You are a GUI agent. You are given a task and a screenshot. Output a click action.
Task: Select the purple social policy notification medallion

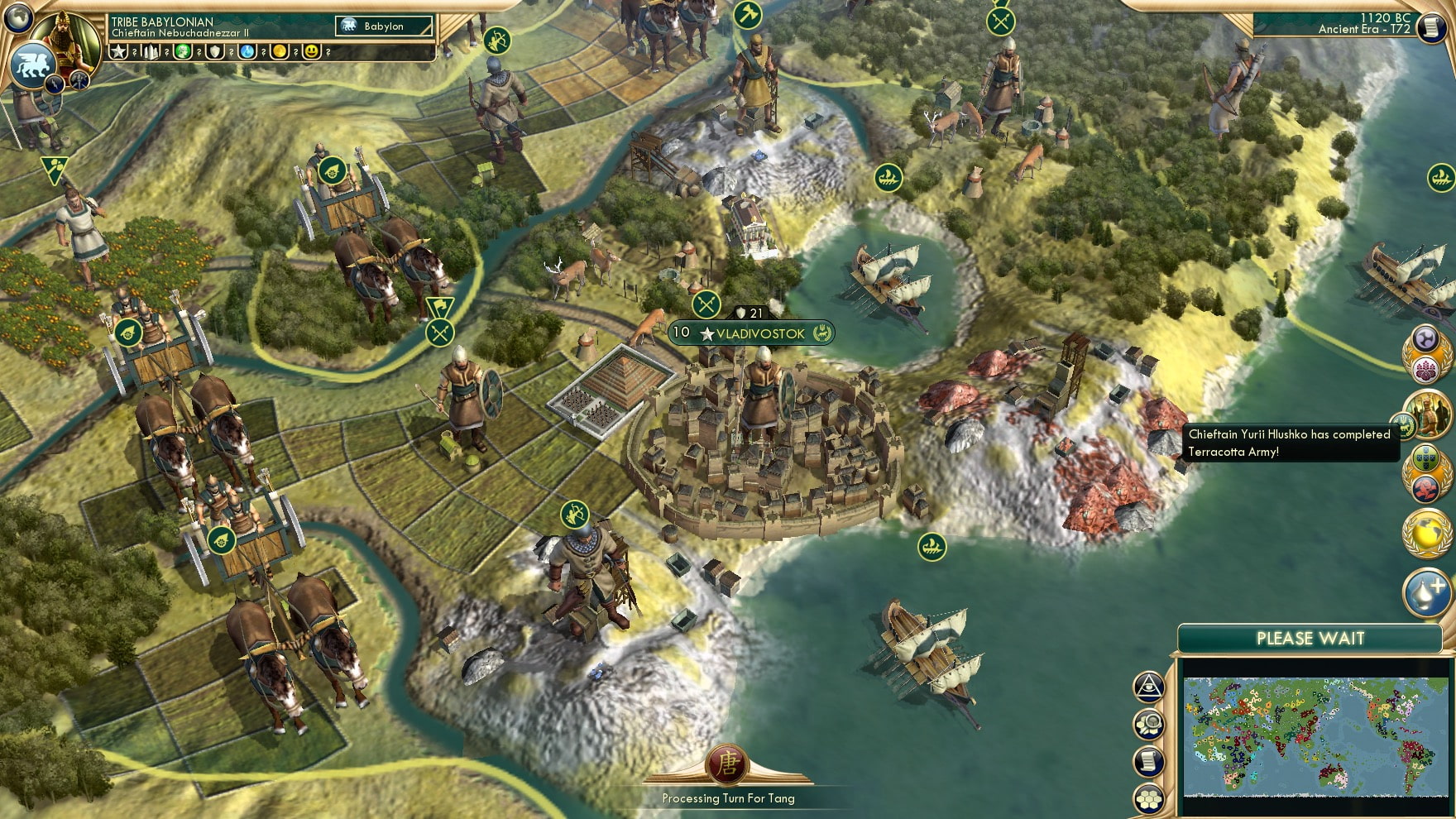point(1426,338)
